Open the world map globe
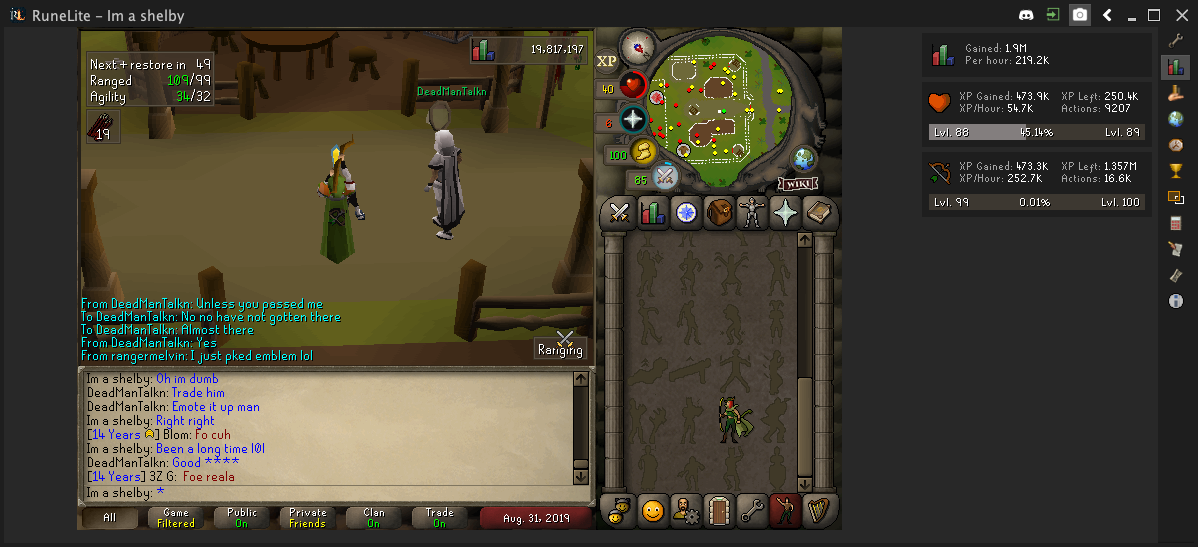The width and height of the screenshot is (1198, 547). 804,159
